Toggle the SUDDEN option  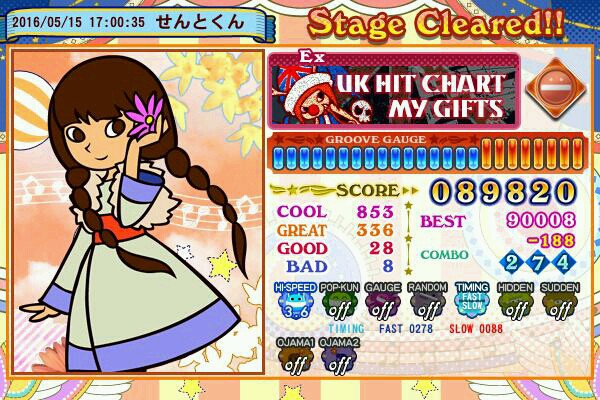click(561, 303)
